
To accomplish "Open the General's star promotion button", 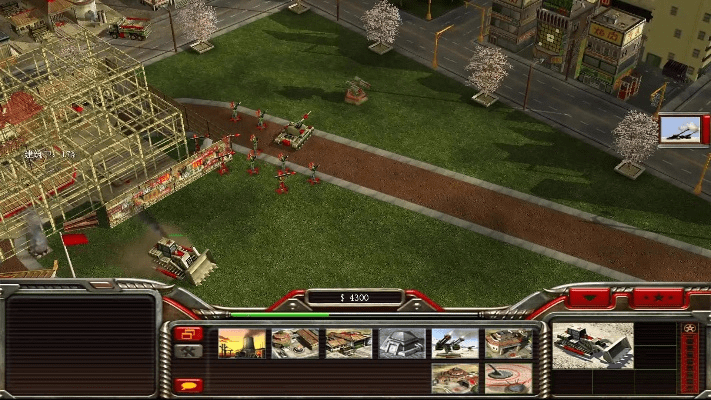I will tap(688, 328).
